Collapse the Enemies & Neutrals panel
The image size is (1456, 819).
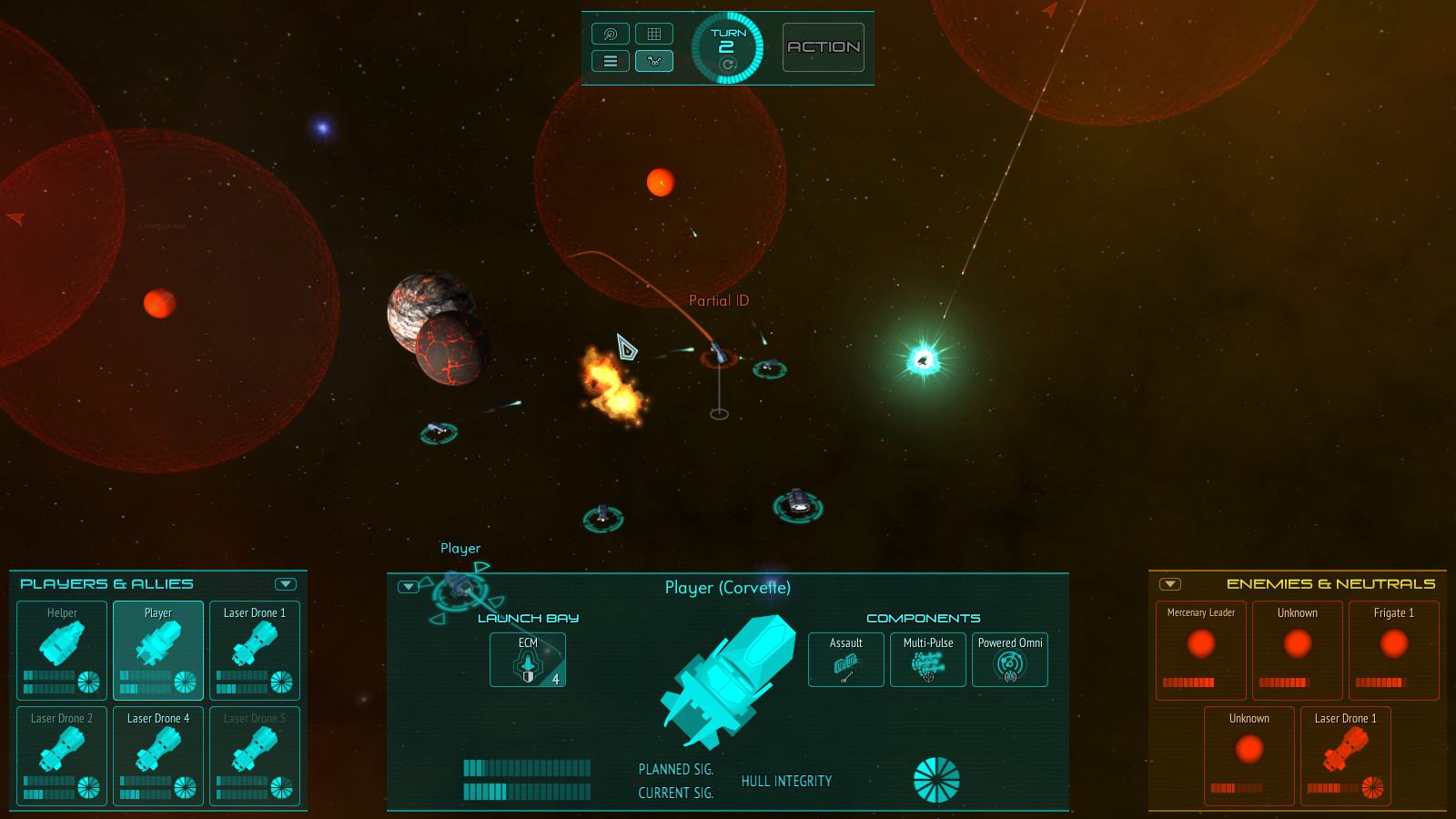(x=1170, y=584)
